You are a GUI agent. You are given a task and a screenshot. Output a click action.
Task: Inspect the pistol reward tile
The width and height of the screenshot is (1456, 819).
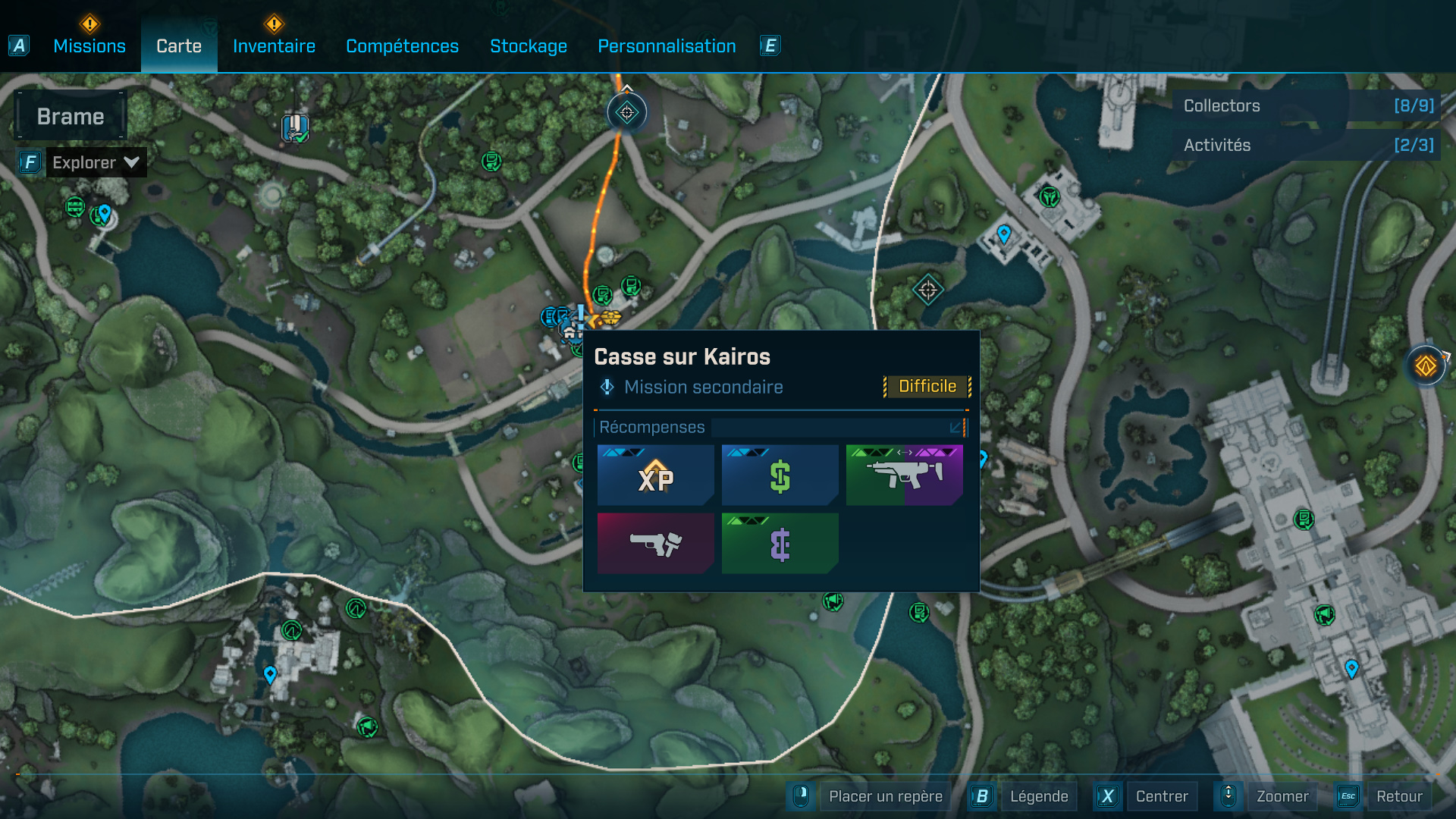pyautogui.click(x=655, y=543)
